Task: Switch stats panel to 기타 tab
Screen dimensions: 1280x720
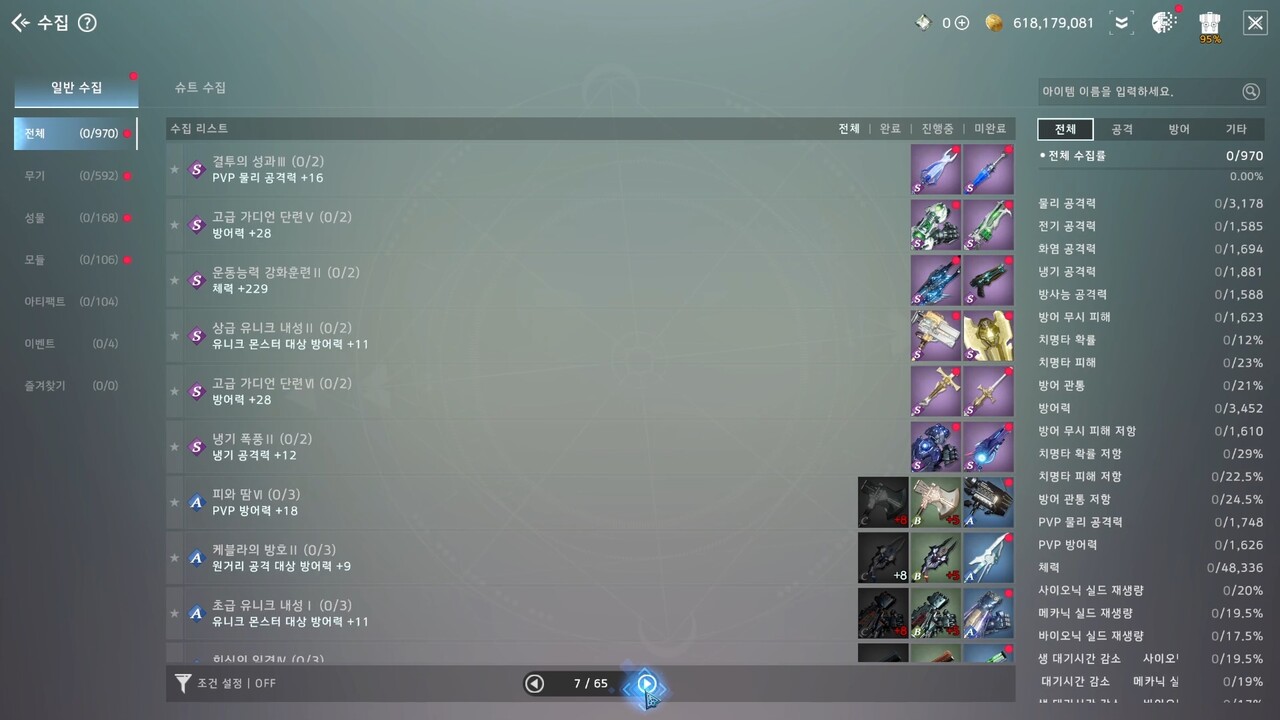Action: coord(1236,130)
